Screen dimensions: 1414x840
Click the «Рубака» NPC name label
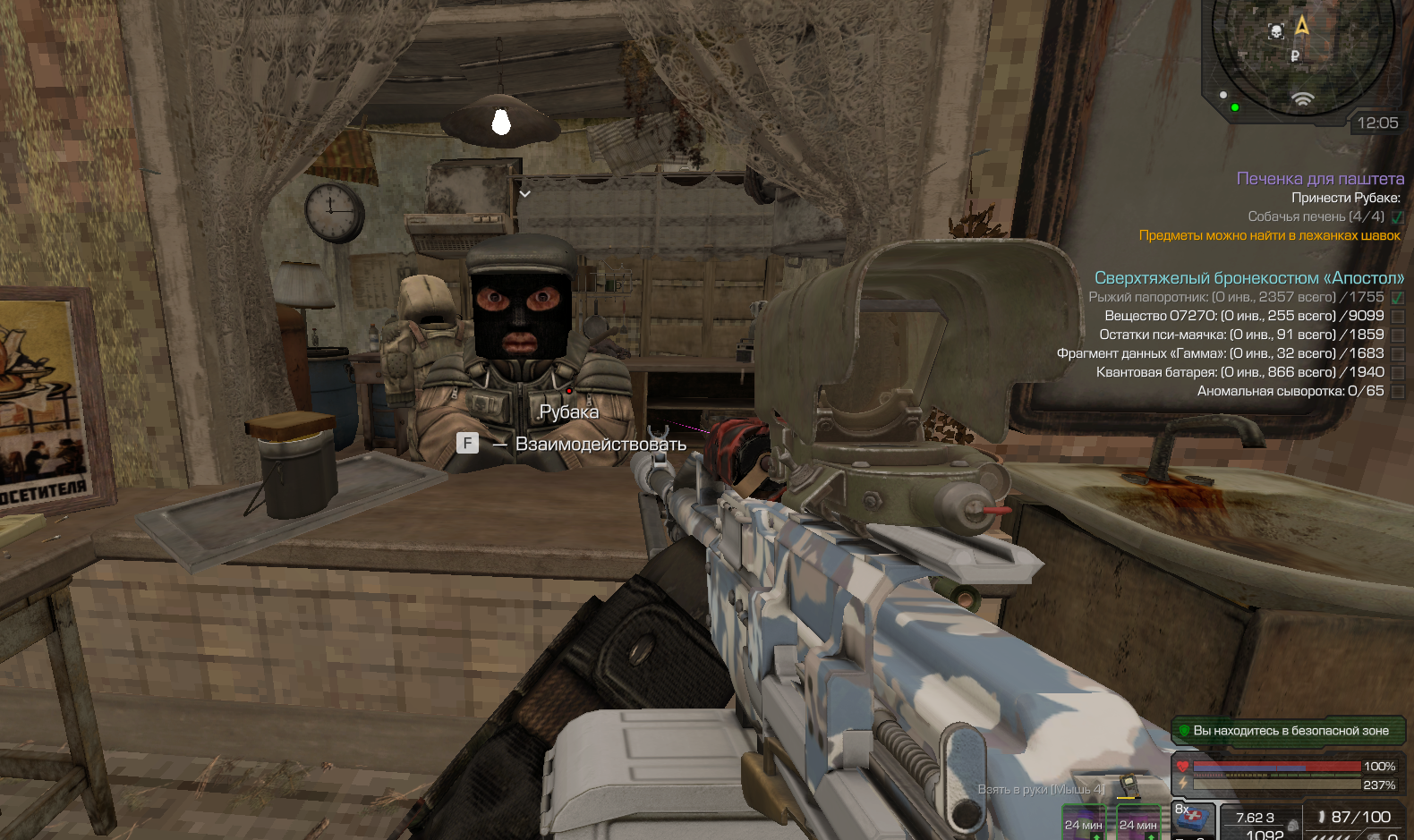coord(569,412)
